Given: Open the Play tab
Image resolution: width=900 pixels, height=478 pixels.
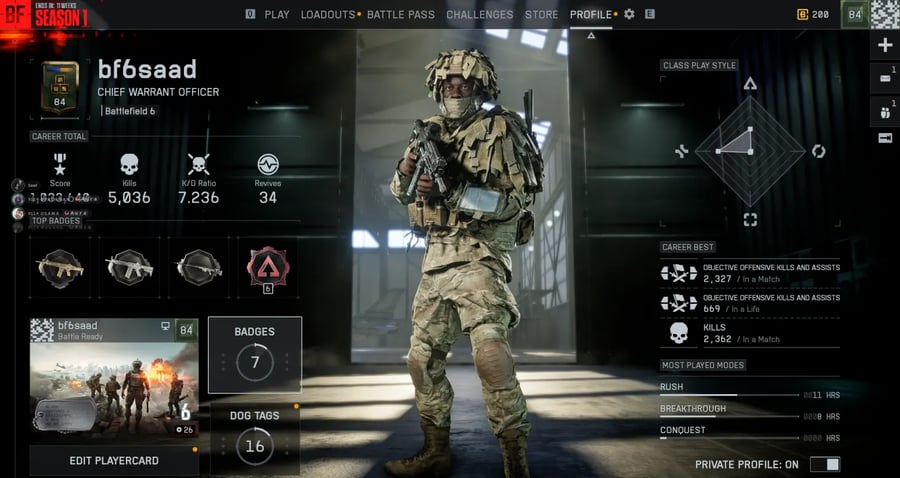Looking at the screenshot, I should pos(277,15).
